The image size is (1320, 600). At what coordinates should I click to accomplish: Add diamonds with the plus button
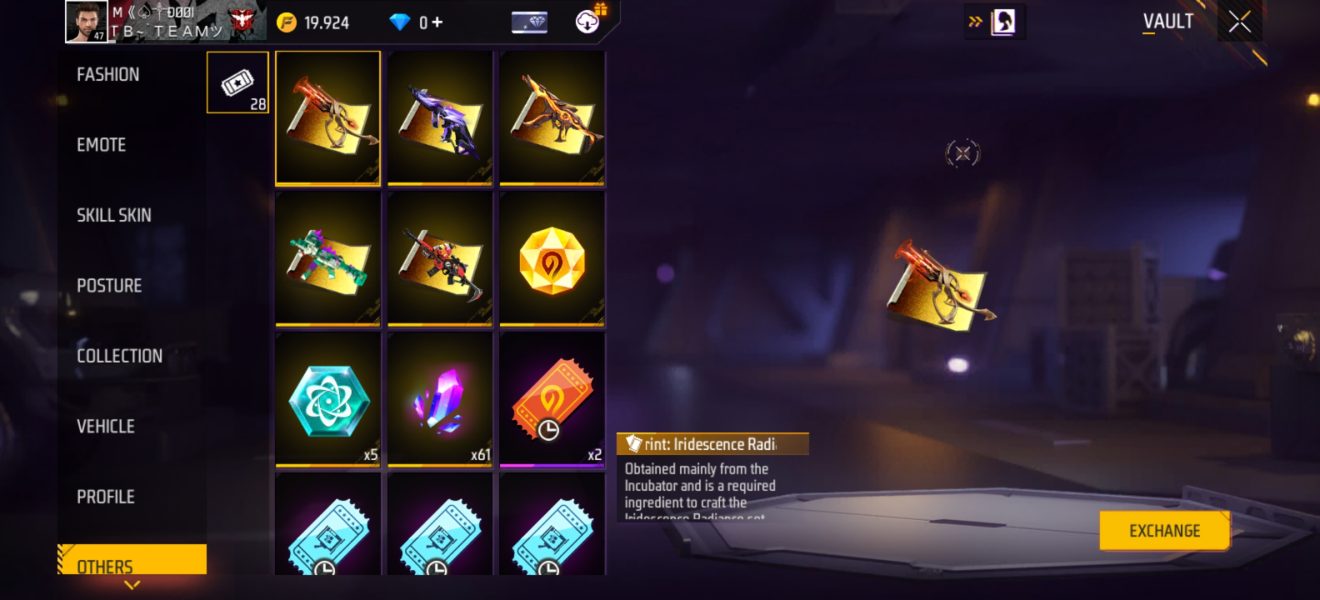coord(437,22)
